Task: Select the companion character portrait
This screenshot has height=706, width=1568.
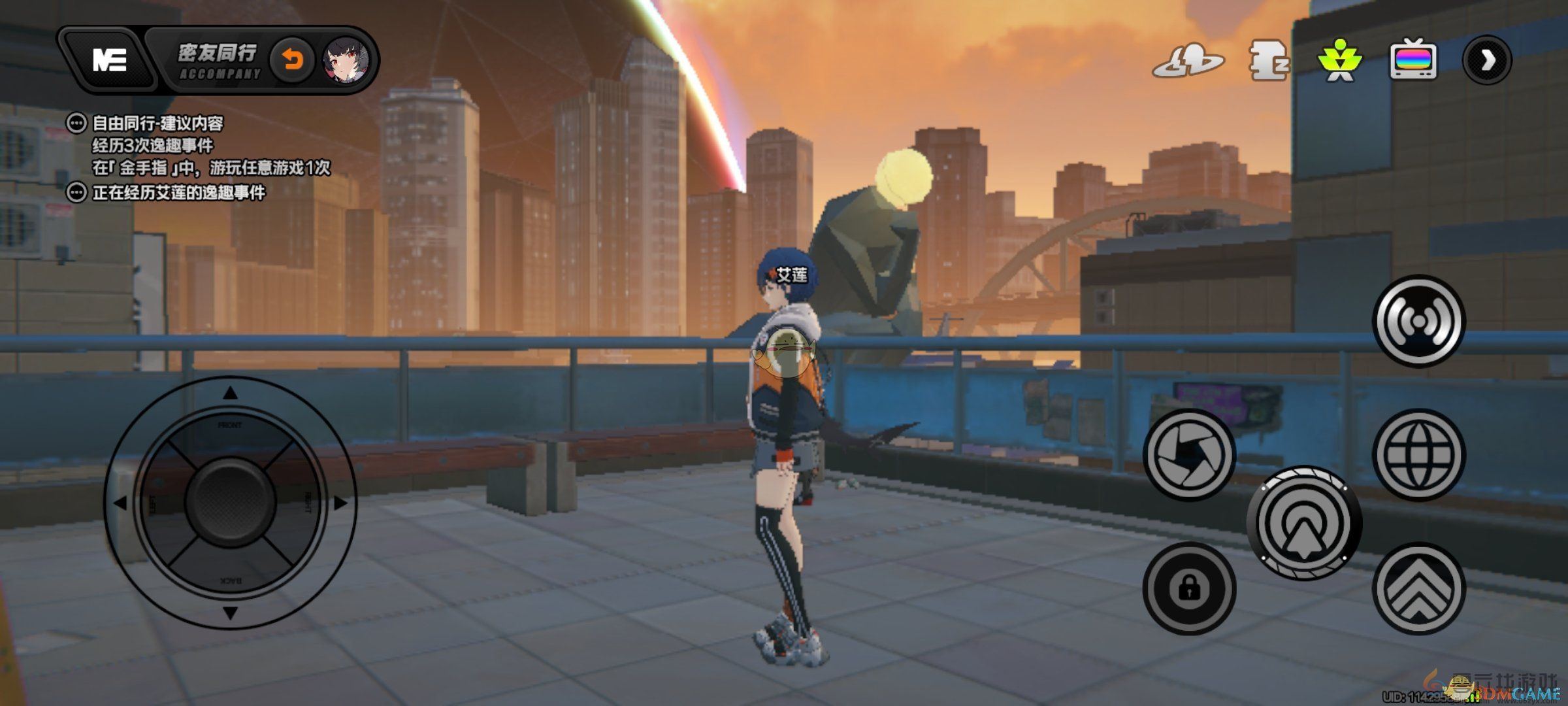Action: click(x=346, y=61)
